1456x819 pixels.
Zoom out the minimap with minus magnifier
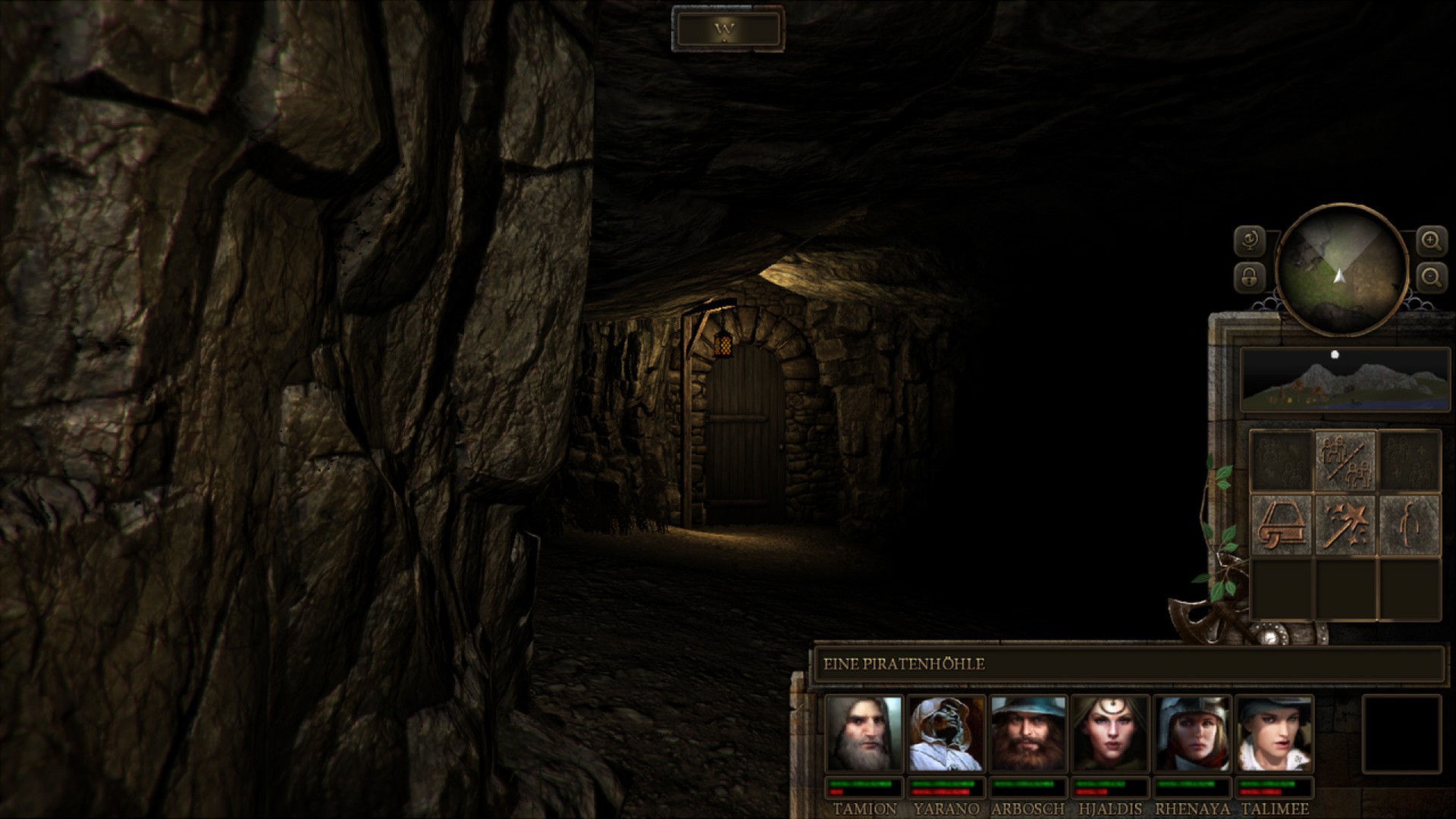1431,278
